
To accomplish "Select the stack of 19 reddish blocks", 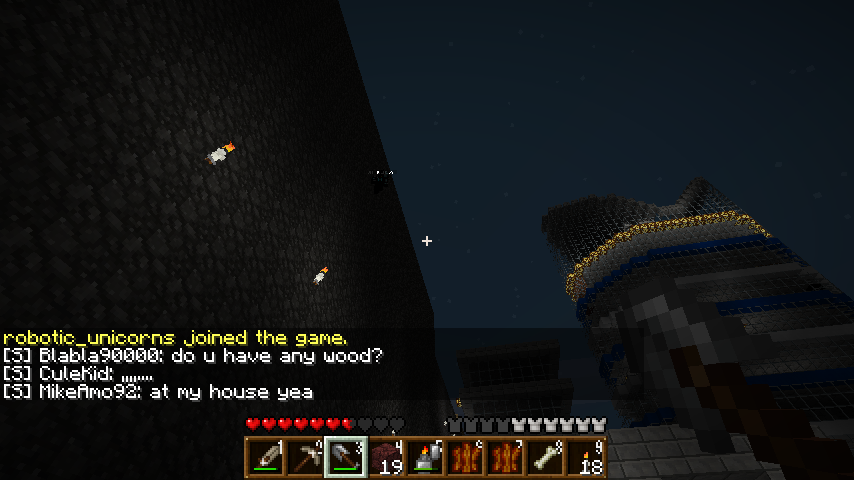I will coord(386,457).
